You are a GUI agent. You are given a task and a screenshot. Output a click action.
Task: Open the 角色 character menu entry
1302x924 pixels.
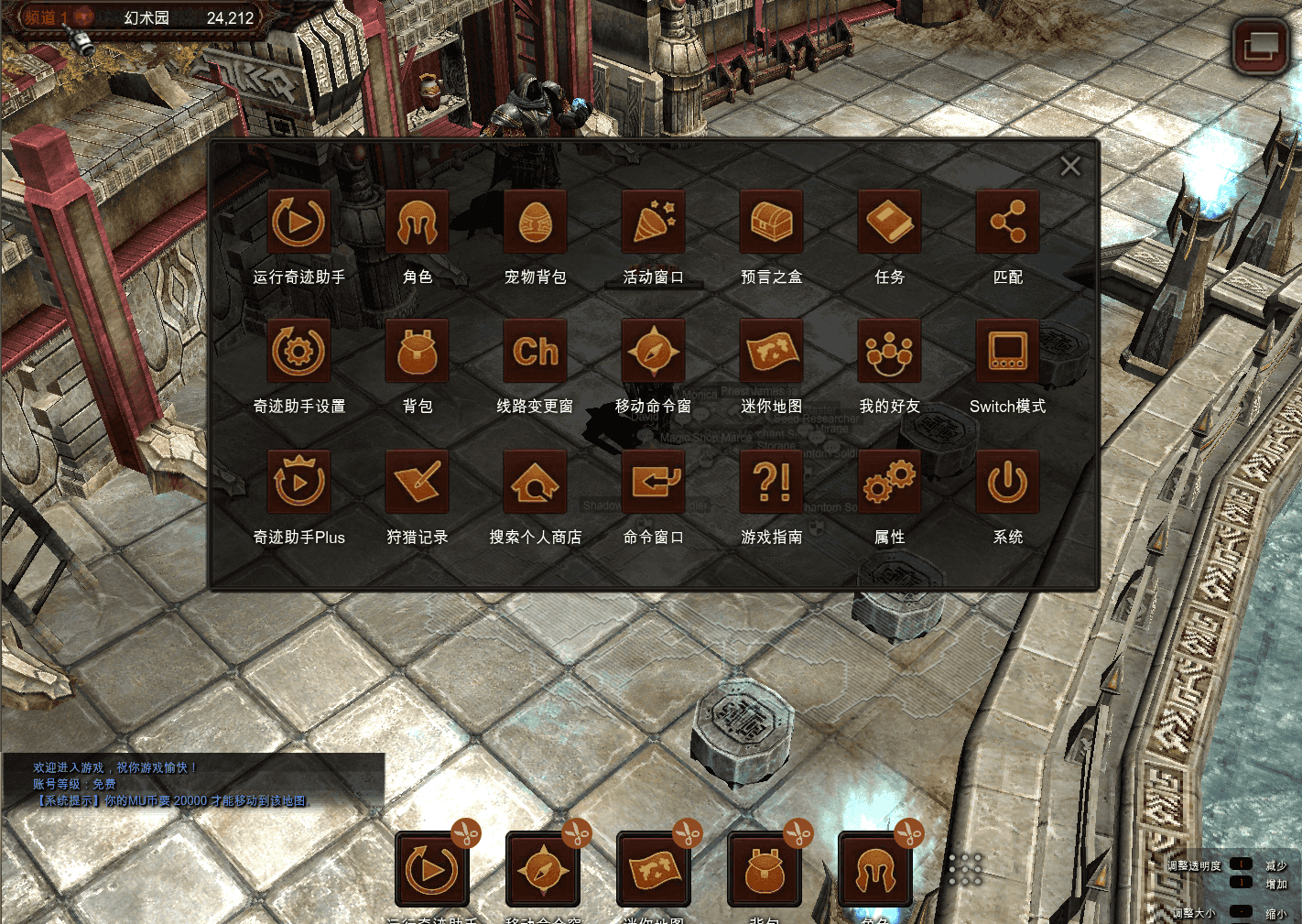(418, 223)
